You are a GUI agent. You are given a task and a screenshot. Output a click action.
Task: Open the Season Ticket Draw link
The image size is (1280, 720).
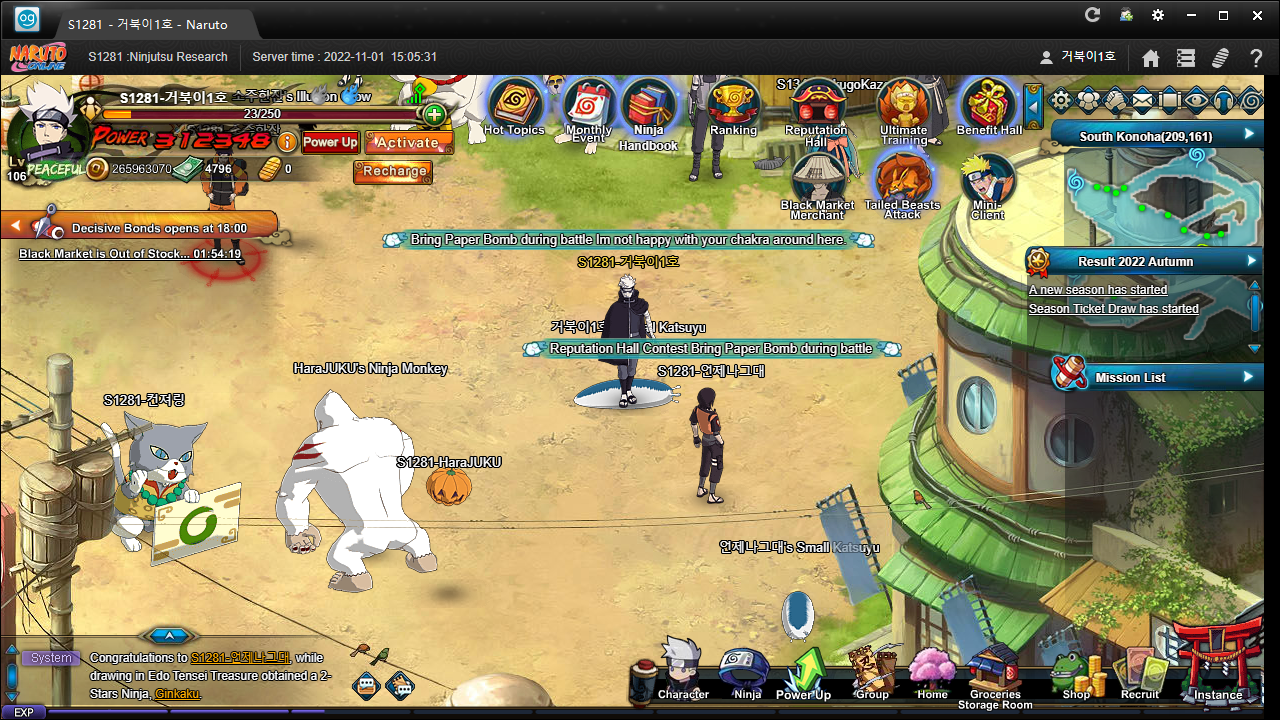pyautogui.click(x=1113, y=309)
